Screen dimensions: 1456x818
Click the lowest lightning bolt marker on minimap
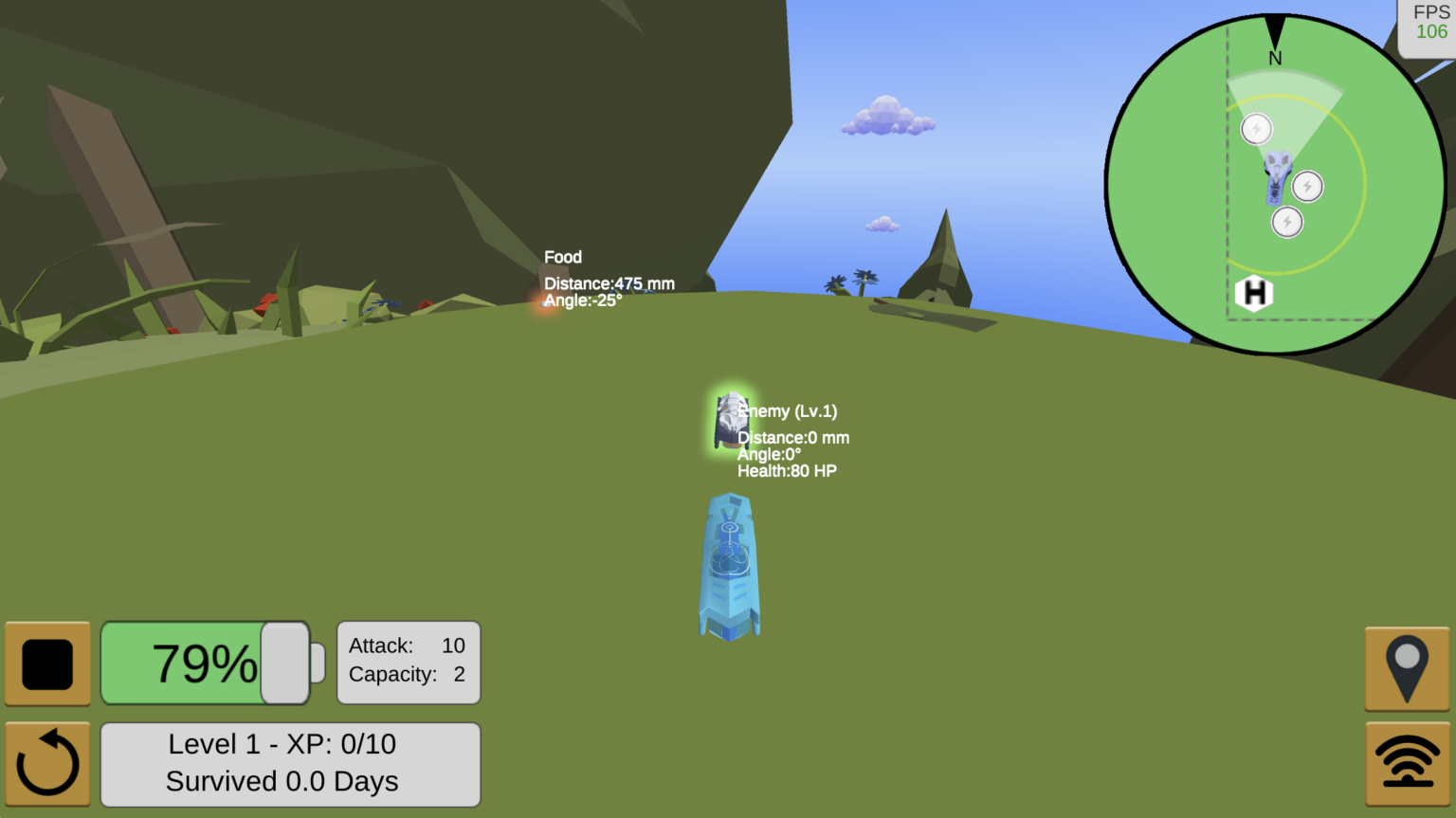tap(1285, 224)
